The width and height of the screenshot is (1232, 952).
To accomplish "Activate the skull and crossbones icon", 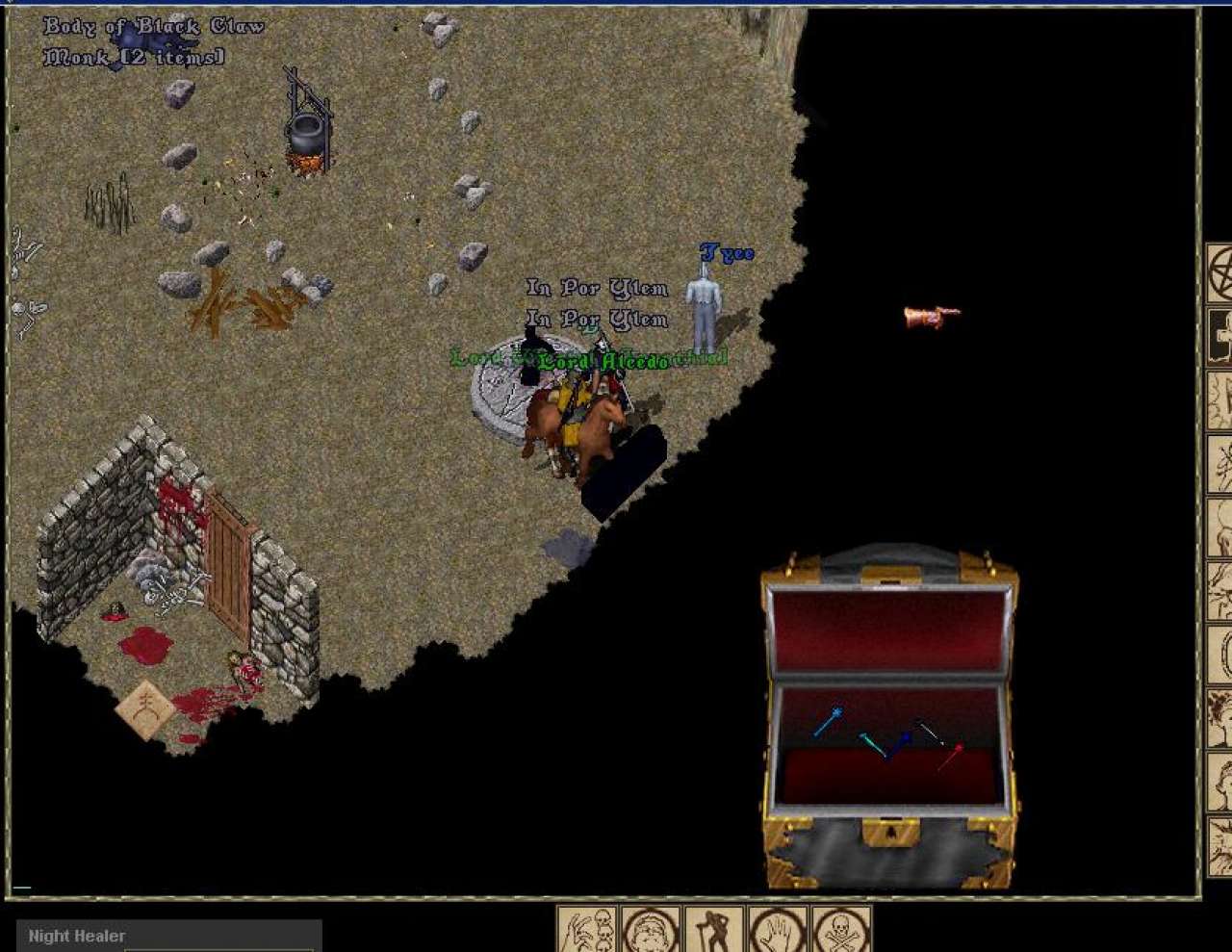I will point(841,930).
